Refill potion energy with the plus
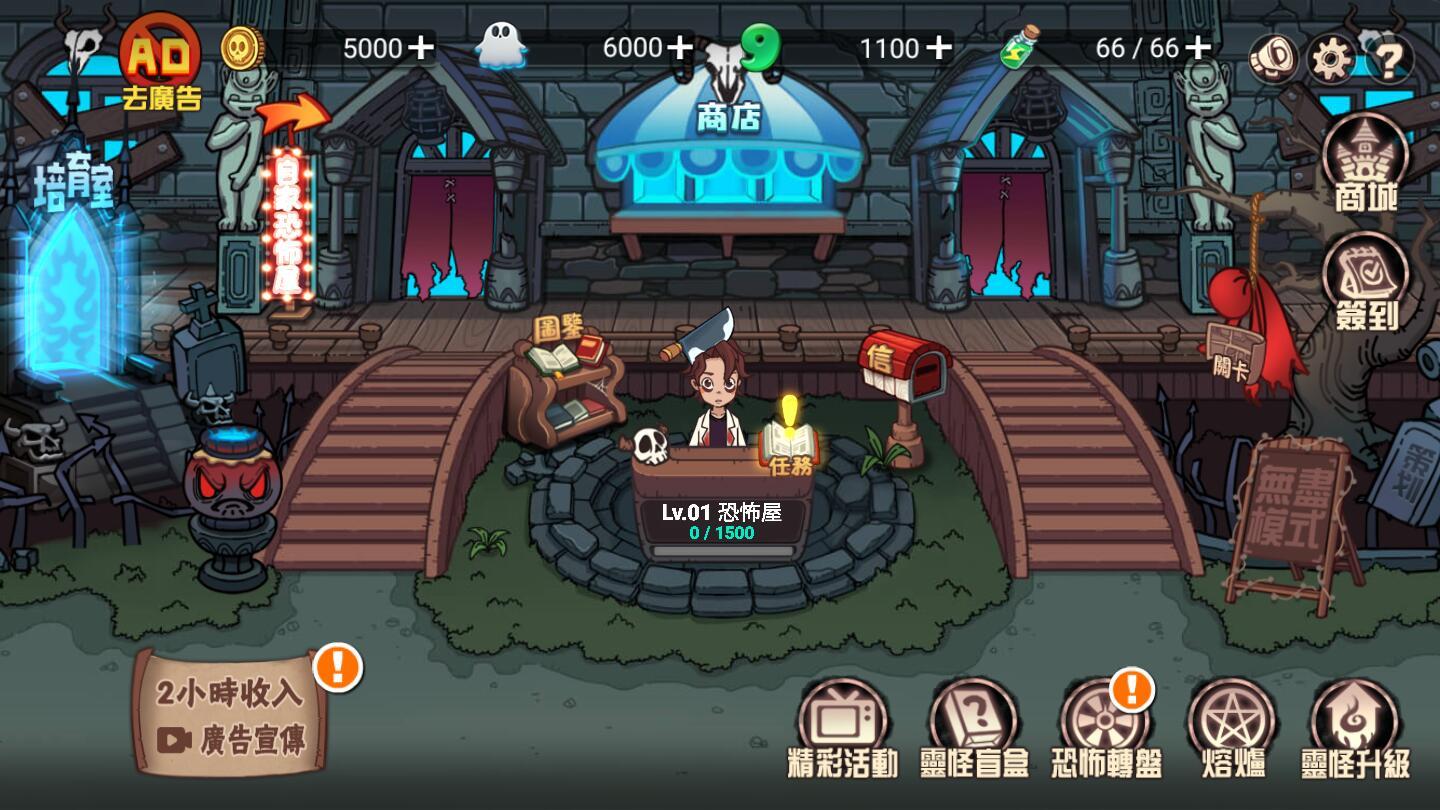The image size is (1440, 810). [1198, 47]
